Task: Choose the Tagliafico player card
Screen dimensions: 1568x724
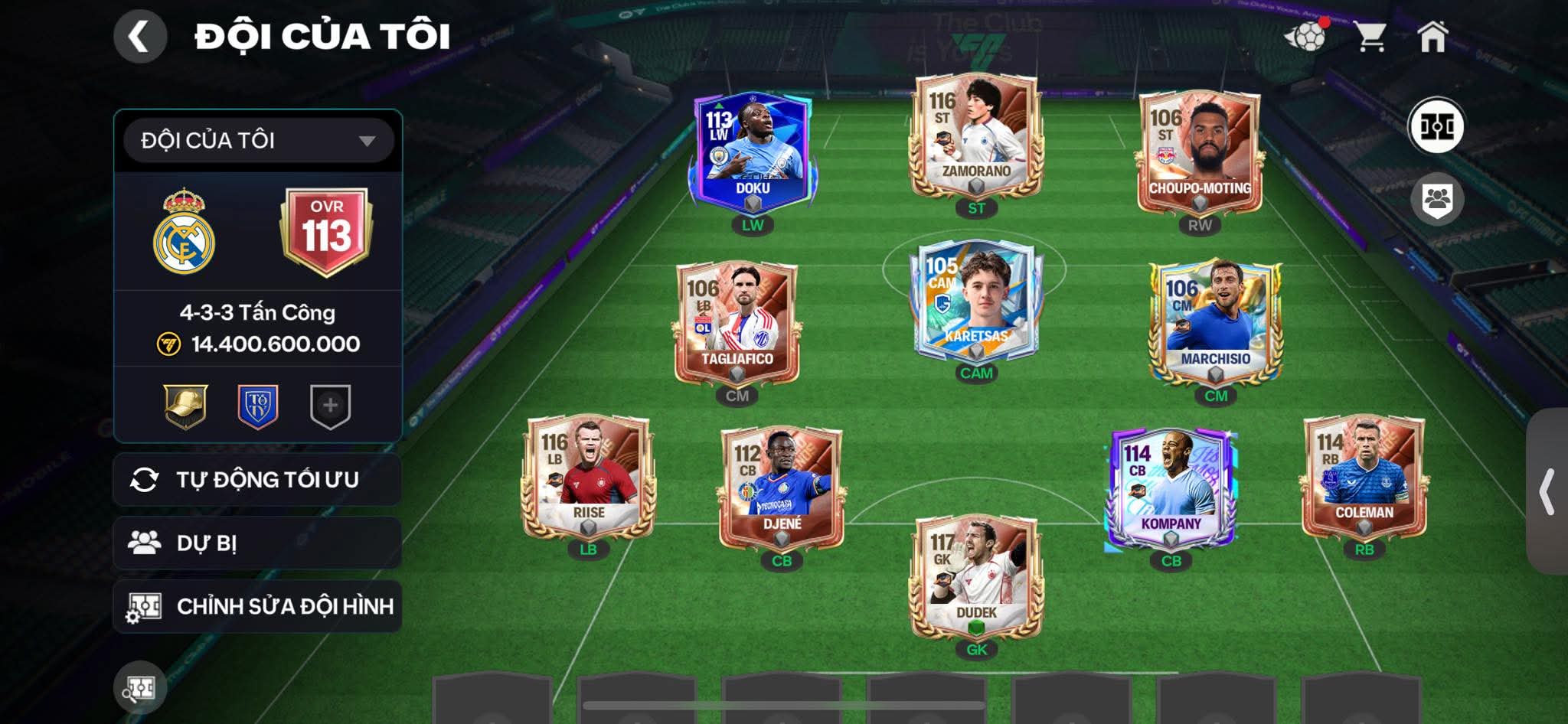Action: [x=737, y=323]
